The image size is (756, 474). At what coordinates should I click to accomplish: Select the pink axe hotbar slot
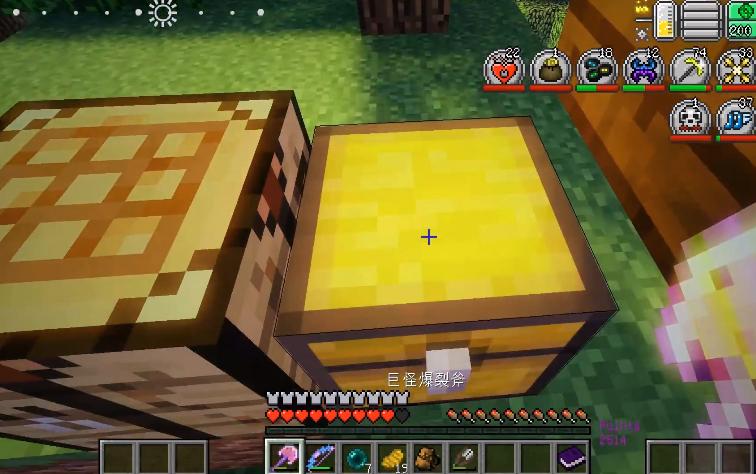(284, 458)
